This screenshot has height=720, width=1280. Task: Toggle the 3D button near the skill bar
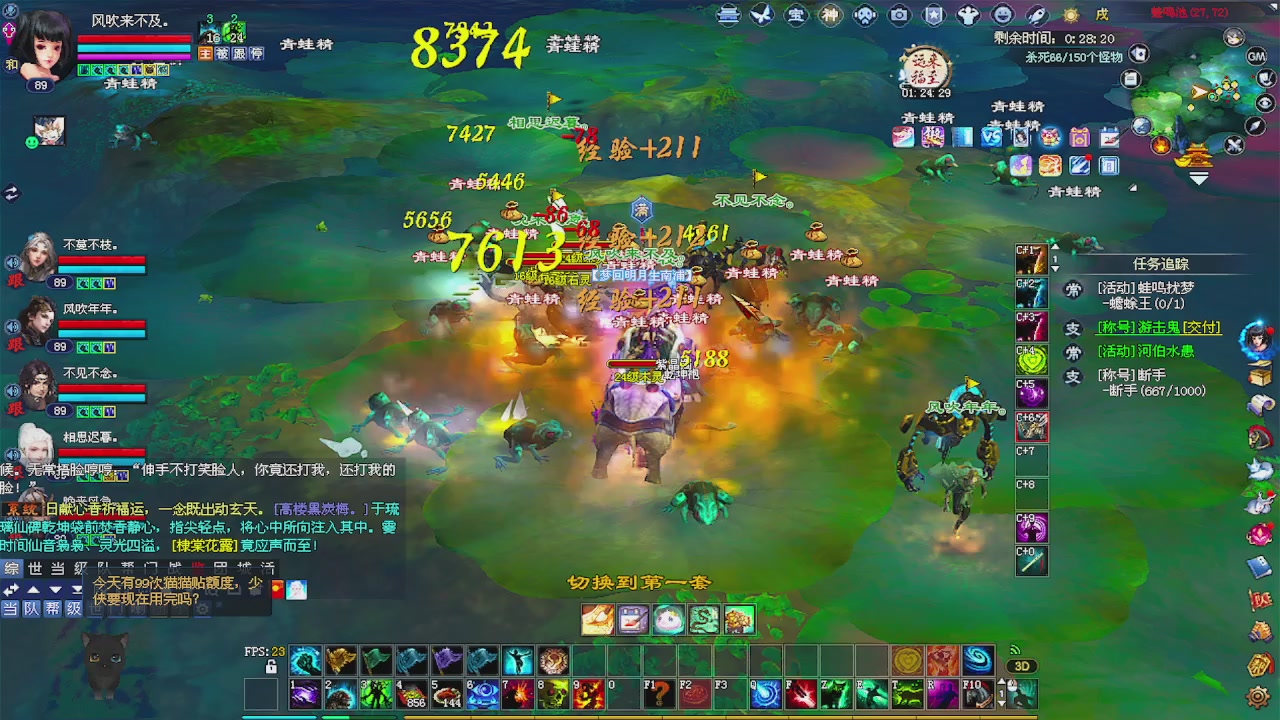tap(1022, 666)
